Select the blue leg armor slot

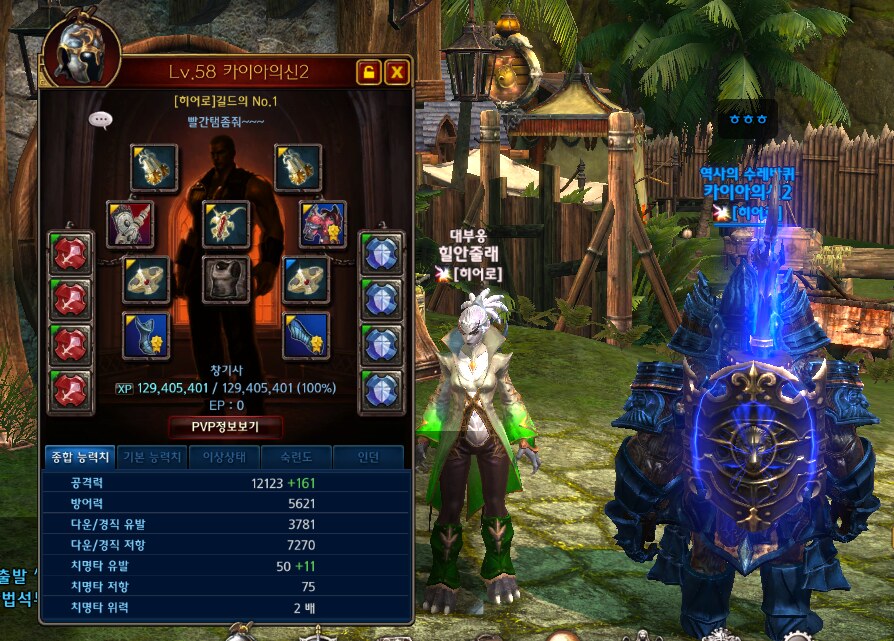click(x=305, y=336)
